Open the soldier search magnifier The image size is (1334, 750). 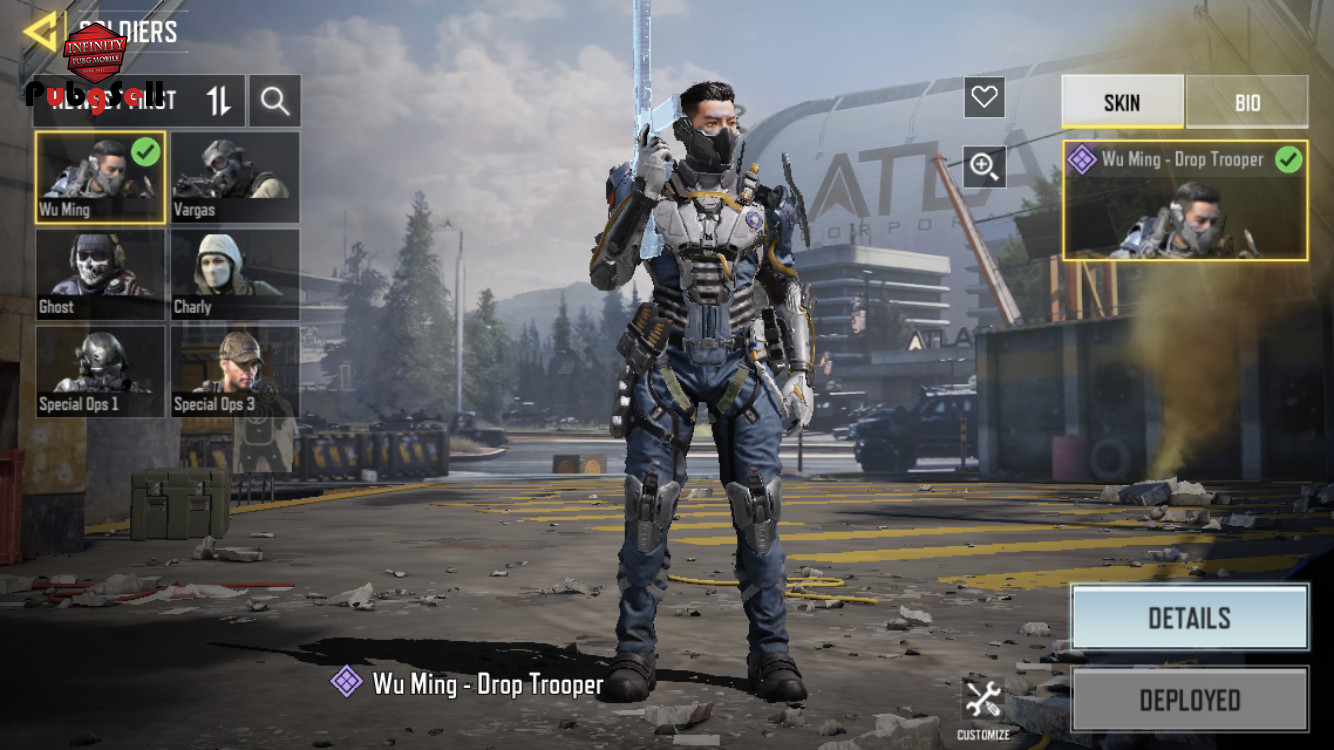(275, 100)
